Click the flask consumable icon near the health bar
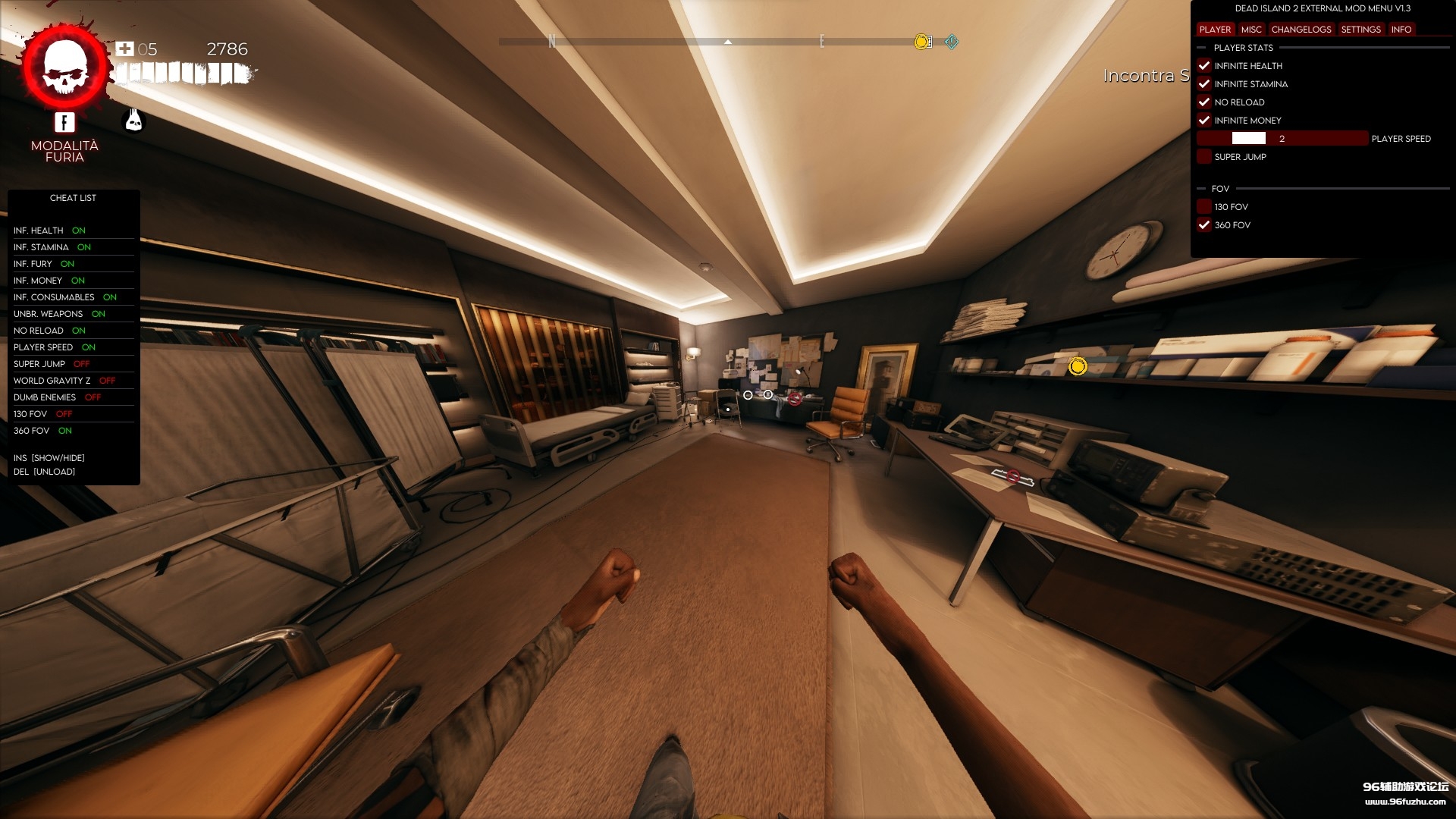Screen dimensions: 1456x819 pos(133,120)
